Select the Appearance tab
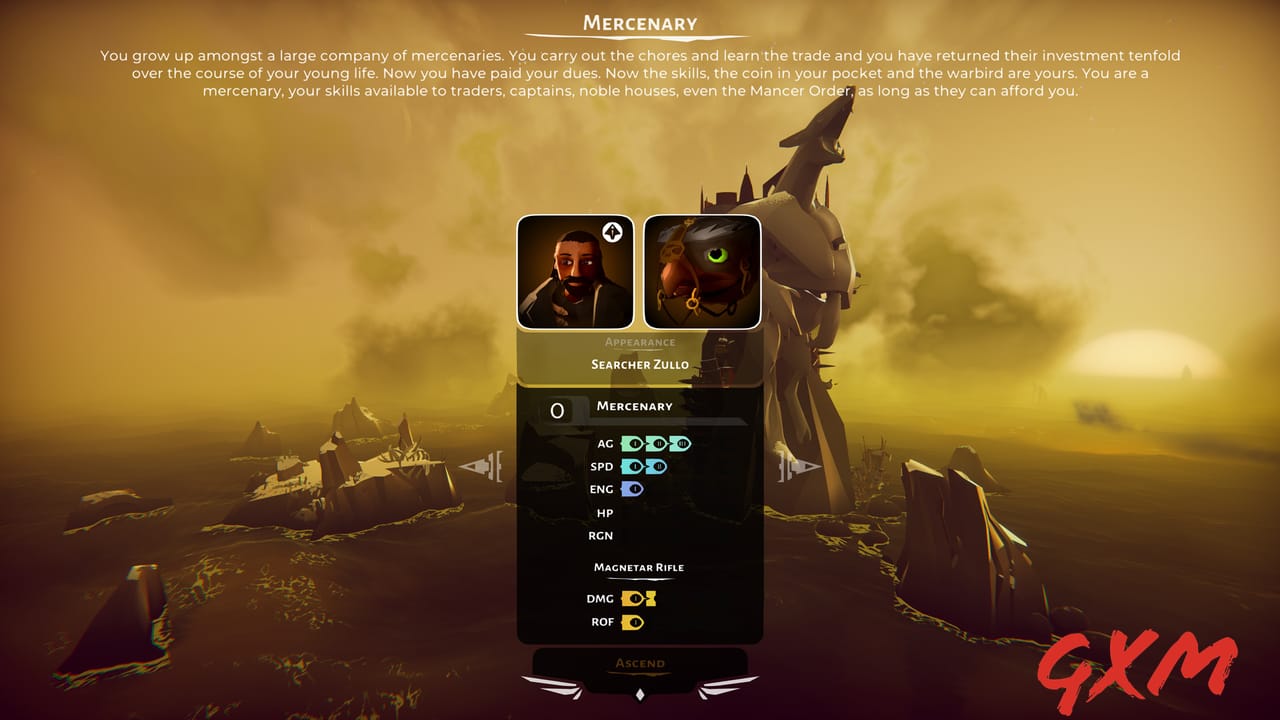 (640, 341)
